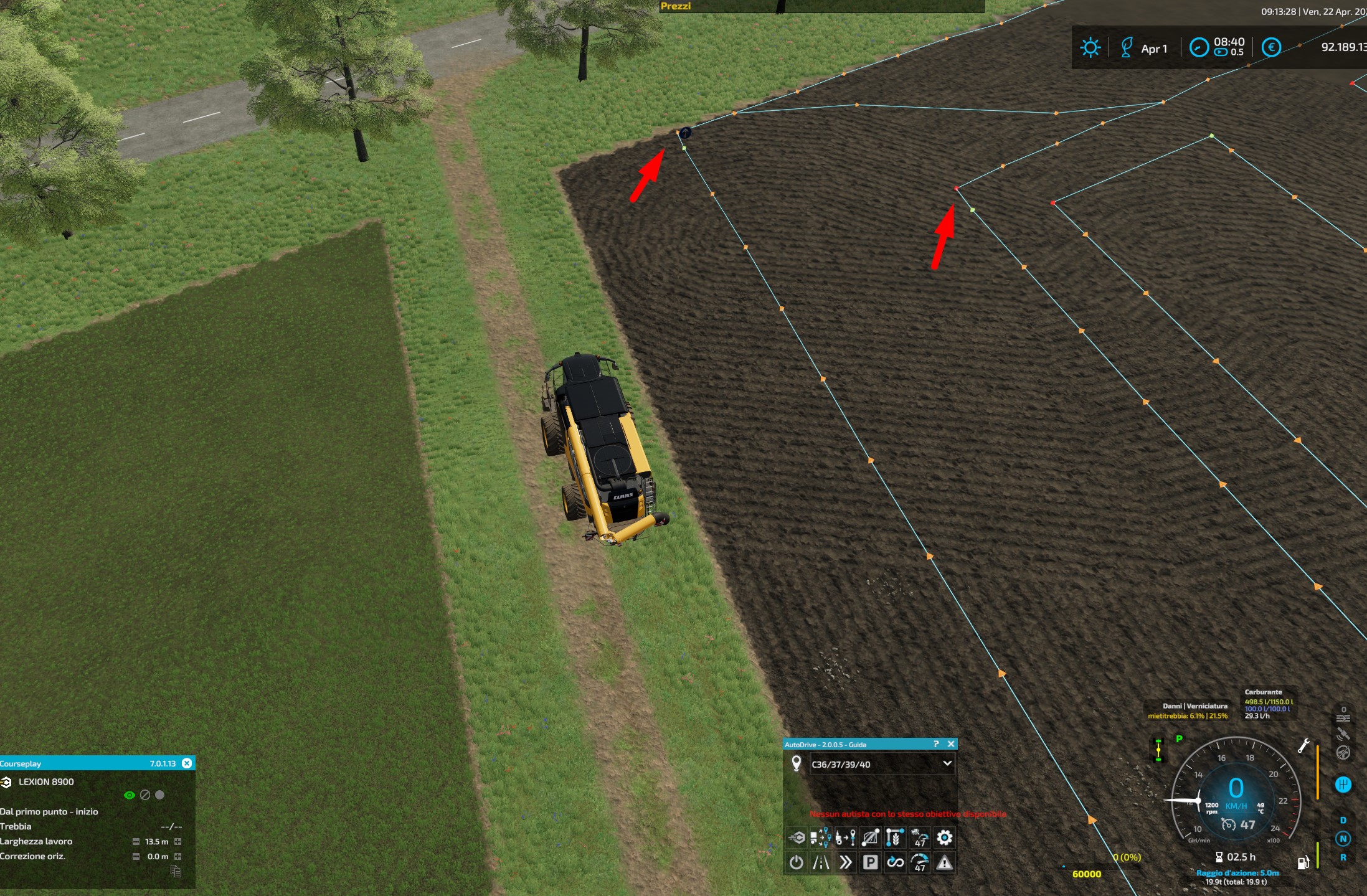Select the N gear button on the dashboard

pos(1343,838)
